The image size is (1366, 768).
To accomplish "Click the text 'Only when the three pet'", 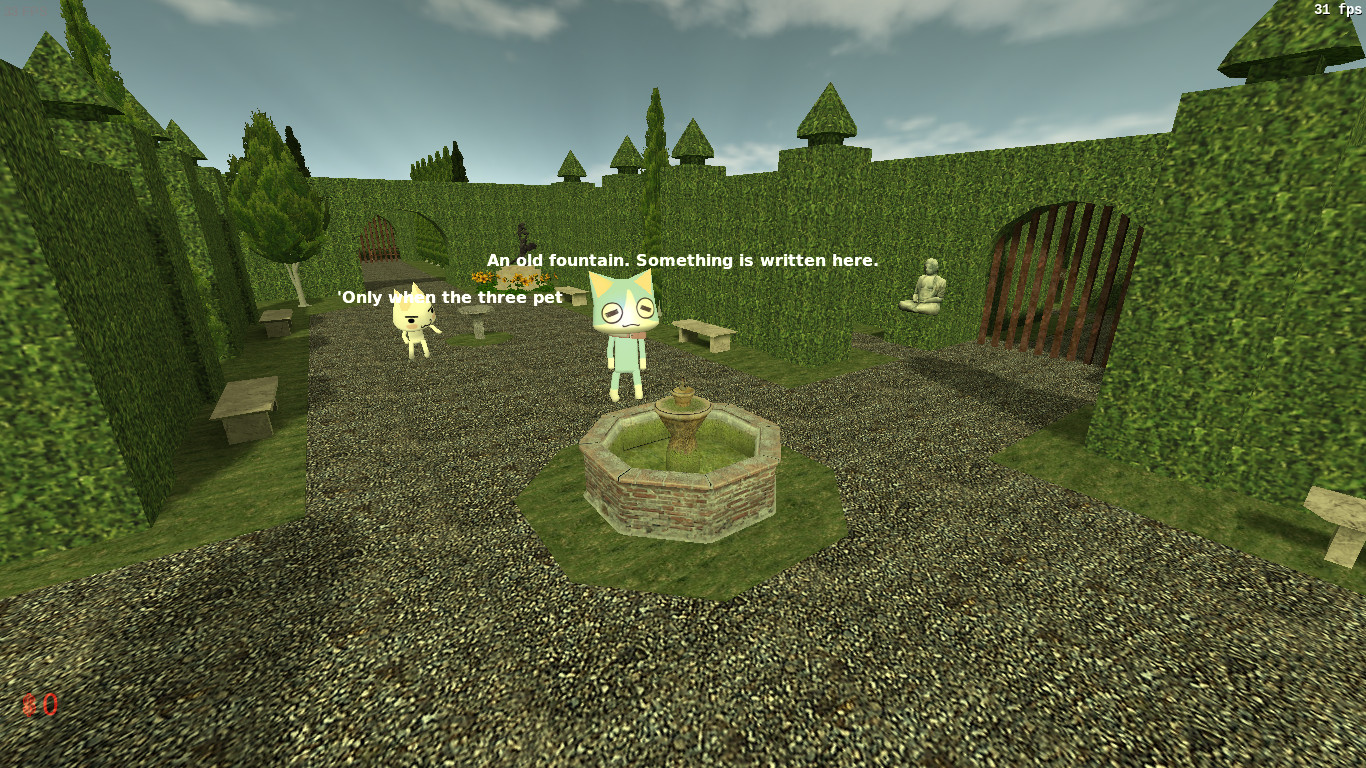I will pyautogui.click(x=450, y=297).
